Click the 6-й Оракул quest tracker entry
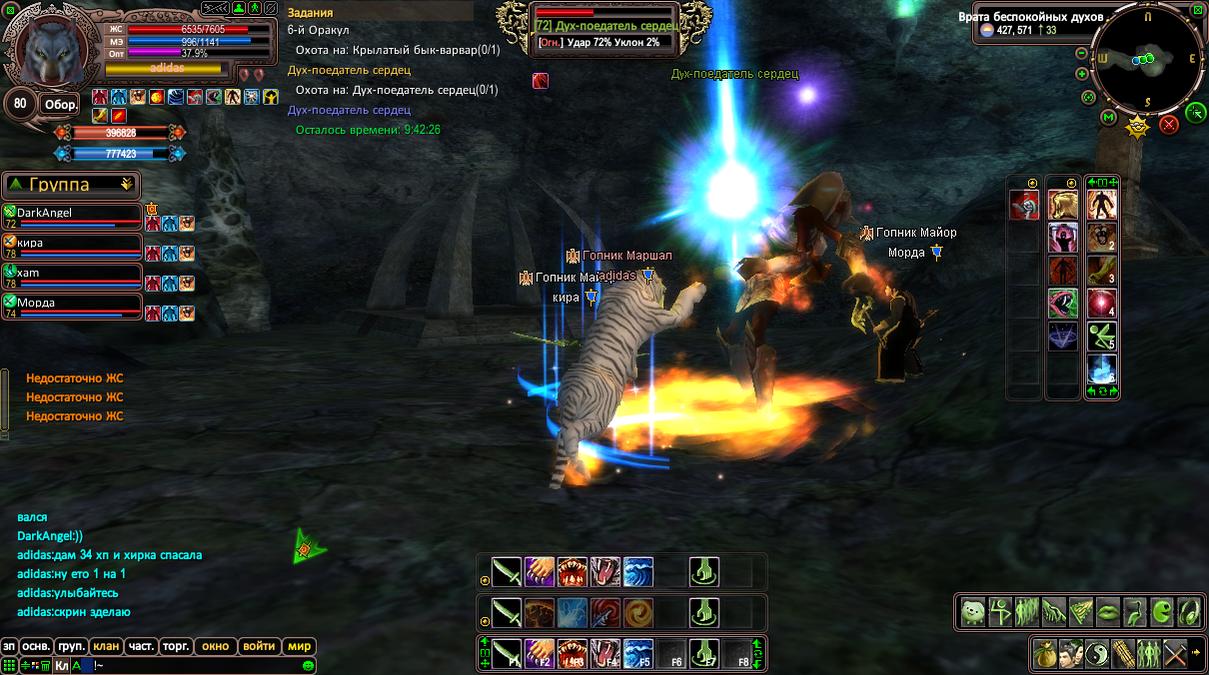 318,30
